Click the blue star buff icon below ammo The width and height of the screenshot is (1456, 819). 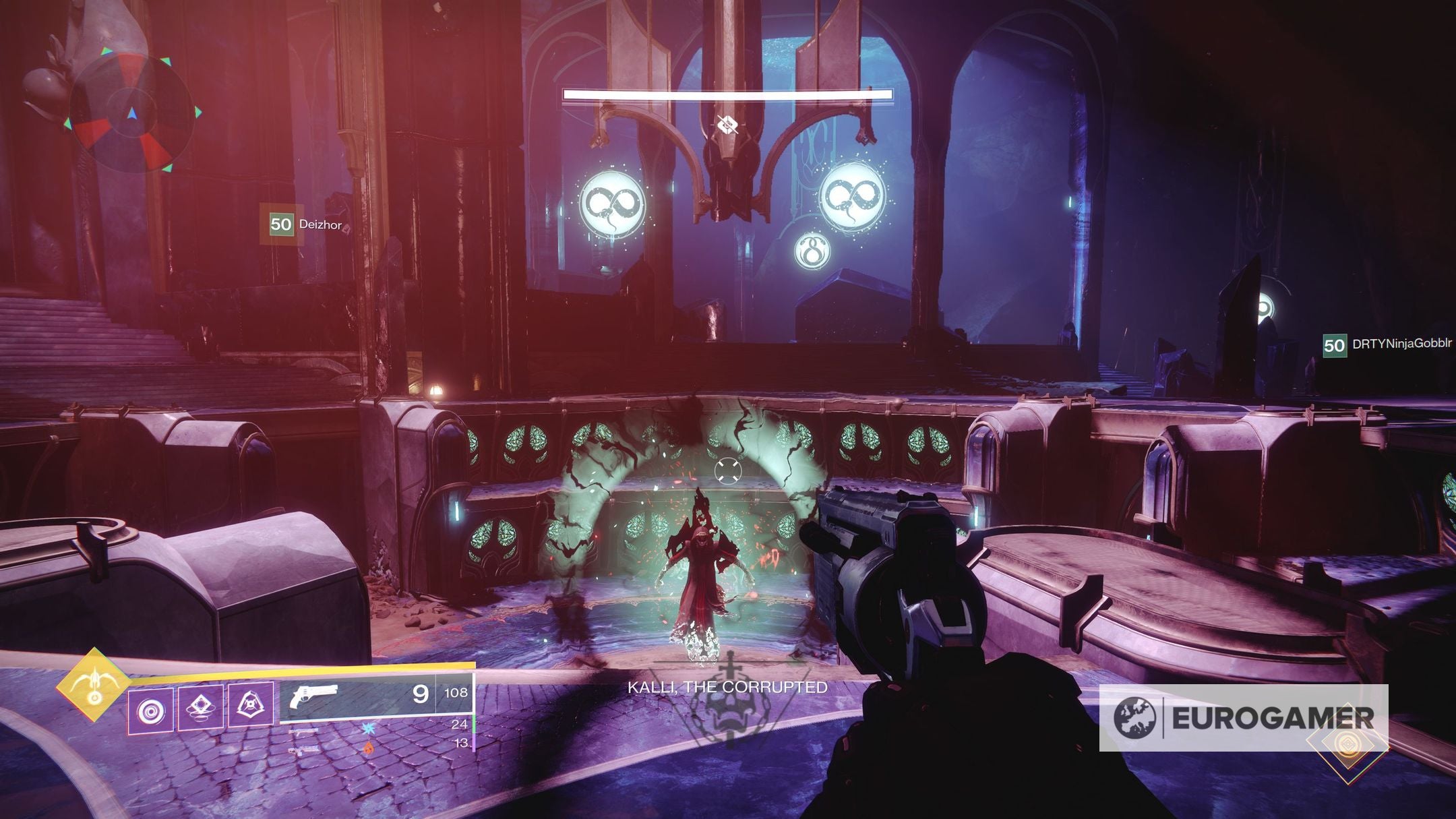[x=368, y=728]
